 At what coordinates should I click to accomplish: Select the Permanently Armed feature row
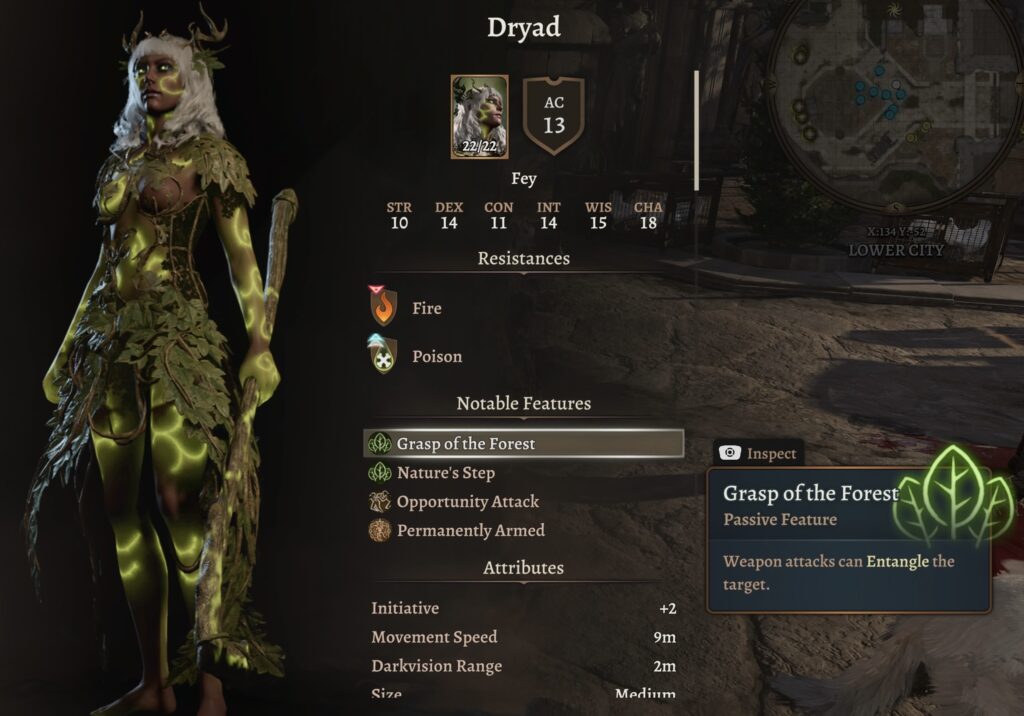pos(470,531)
